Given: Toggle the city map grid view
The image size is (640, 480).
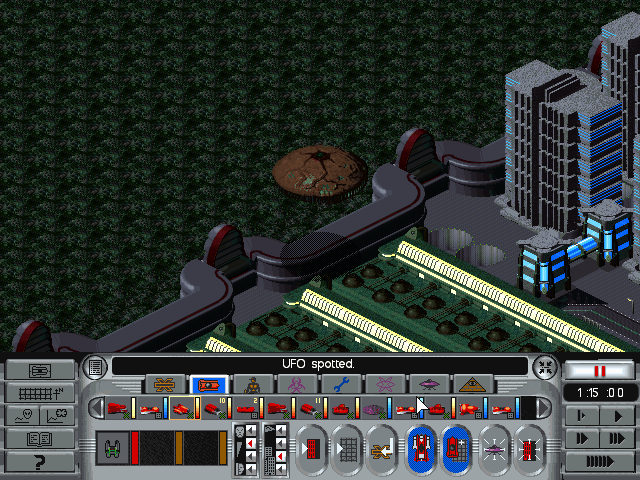Looking at the screenshot, I should [39, 393].
